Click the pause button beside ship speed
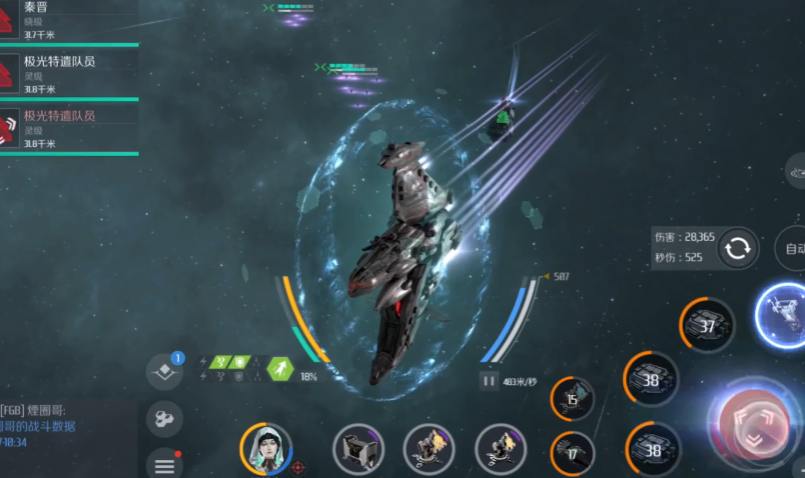 [x=489, y=381]
